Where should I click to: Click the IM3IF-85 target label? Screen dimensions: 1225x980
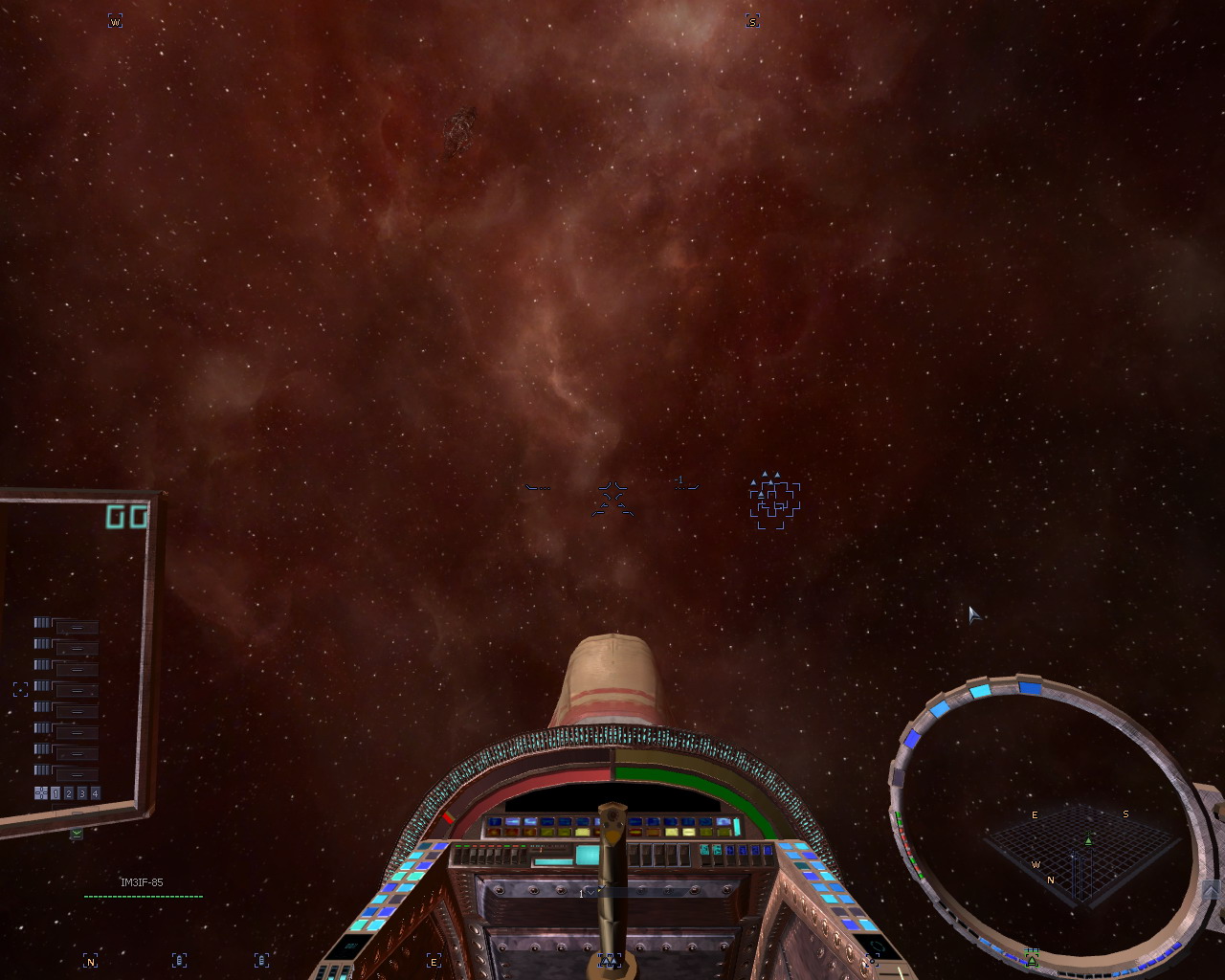(142, 882)
